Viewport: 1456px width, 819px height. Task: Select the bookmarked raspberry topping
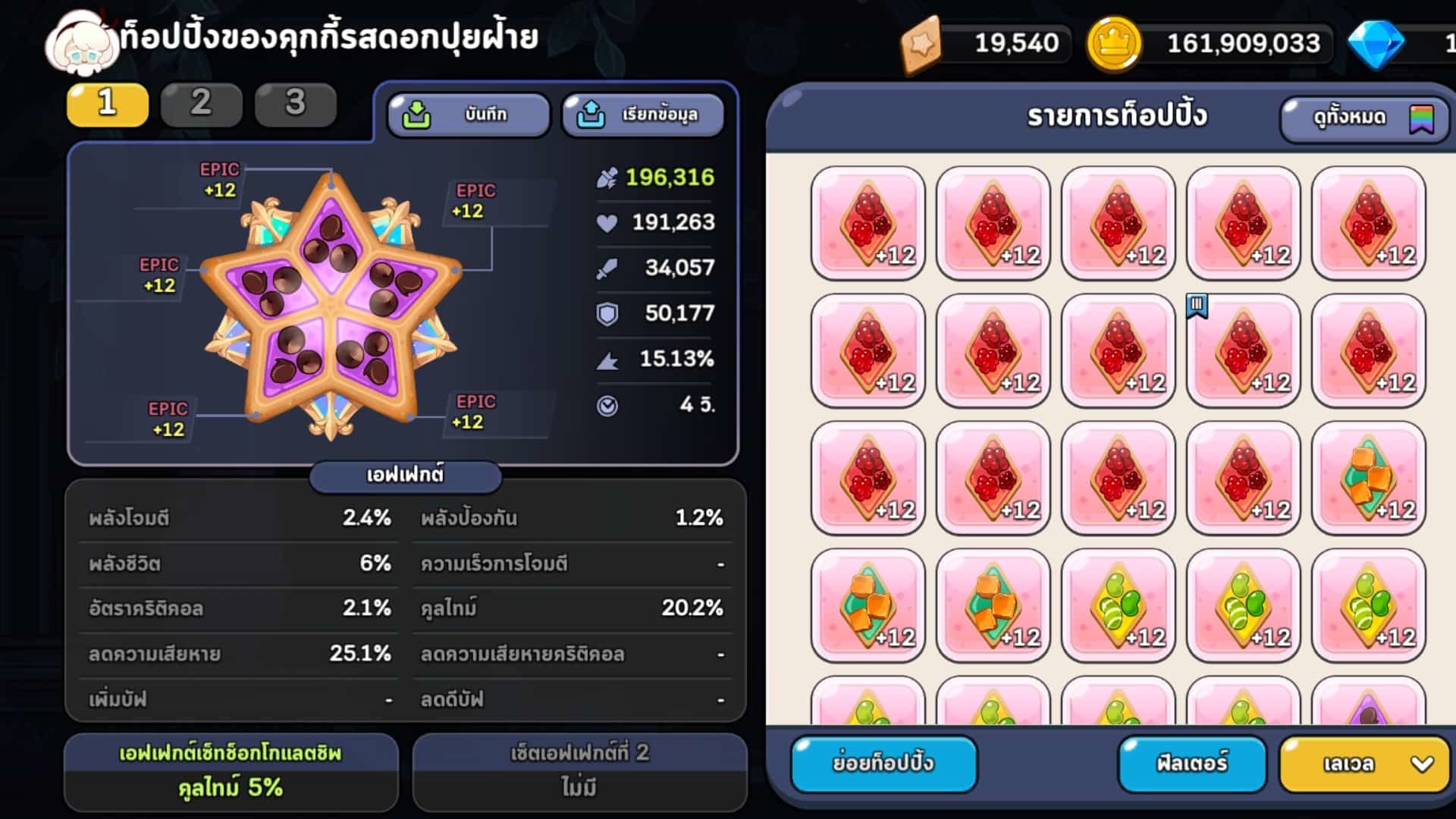click(x=1243, y=351)
